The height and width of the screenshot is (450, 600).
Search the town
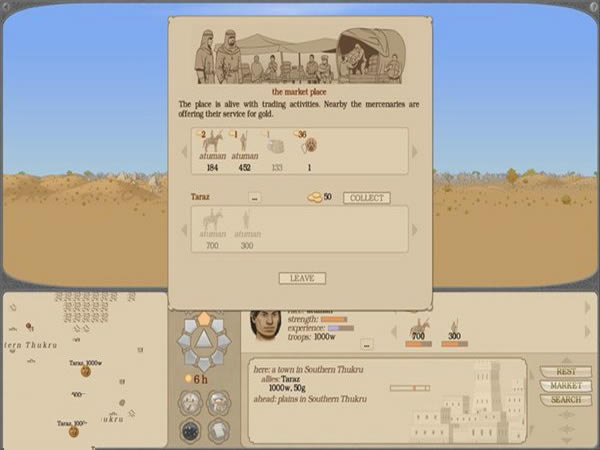tap(565, 400)
